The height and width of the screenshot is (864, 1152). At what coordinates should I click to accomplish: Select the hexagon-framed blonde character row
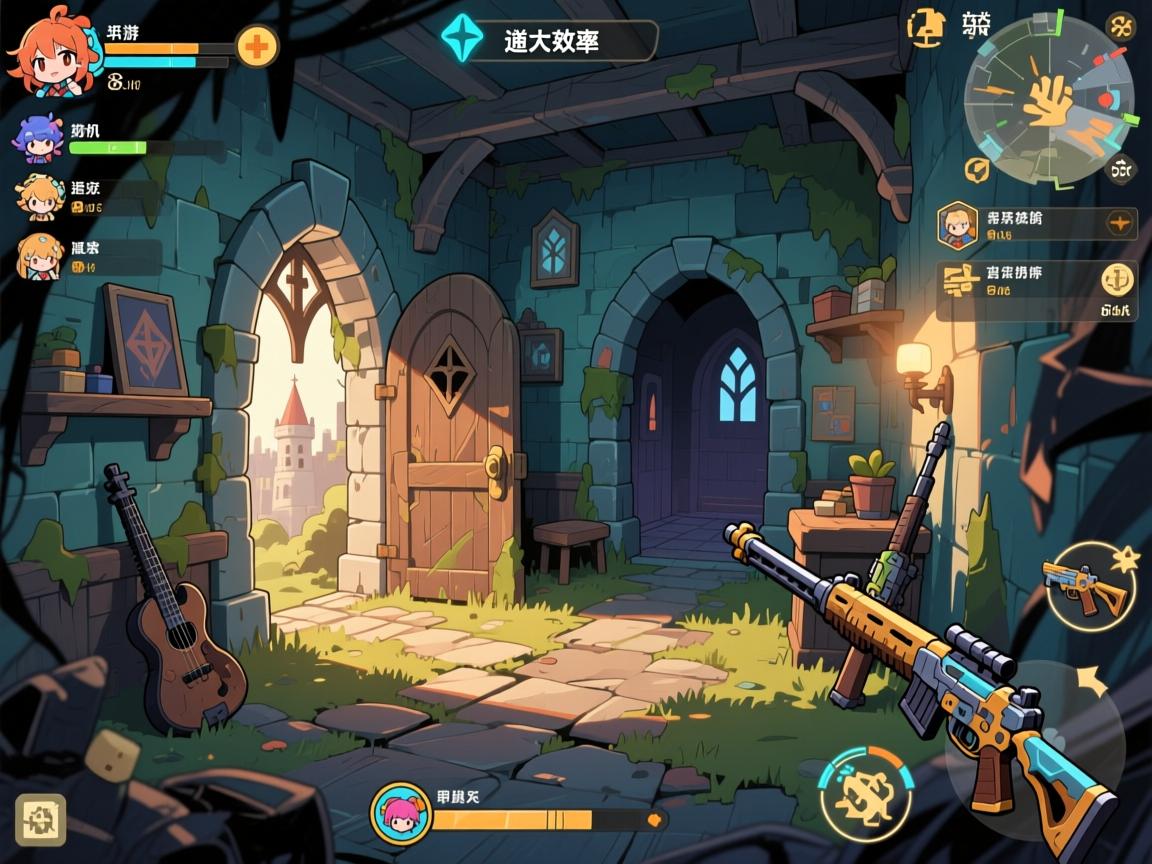click(x=1036, y=225)
